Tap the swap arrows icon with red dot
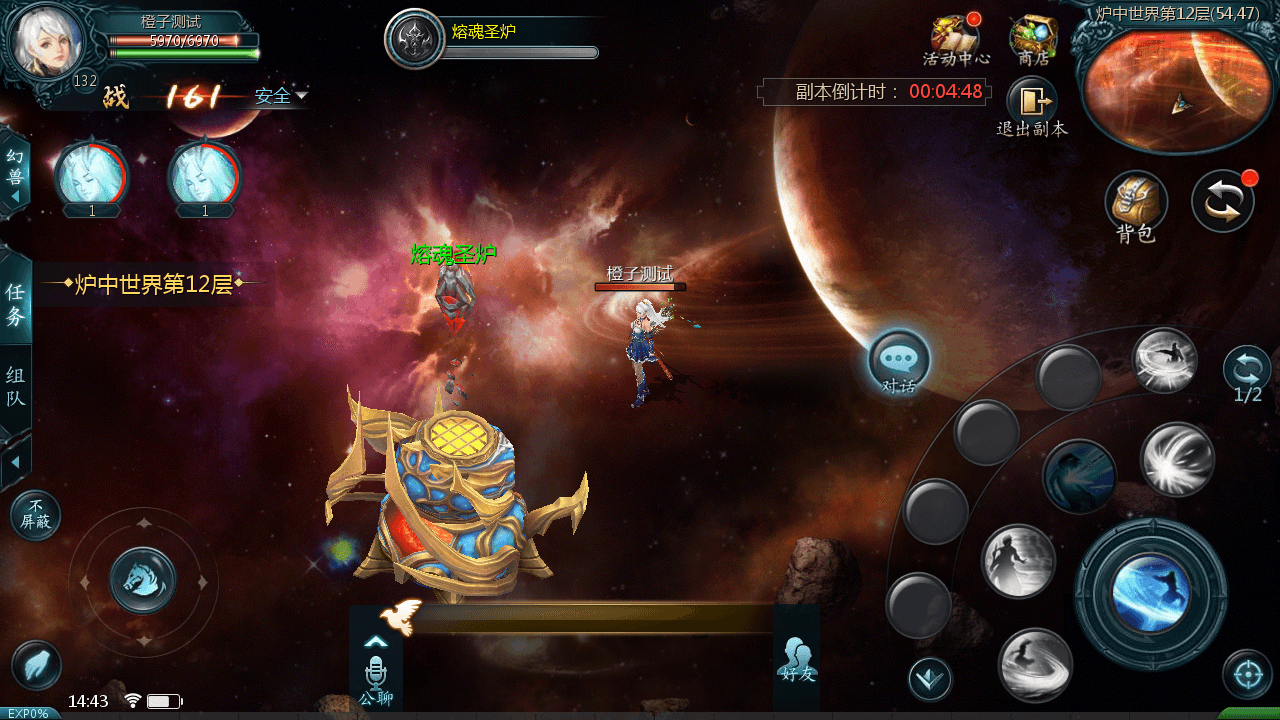1280x720 pixels. [1222, 201]
